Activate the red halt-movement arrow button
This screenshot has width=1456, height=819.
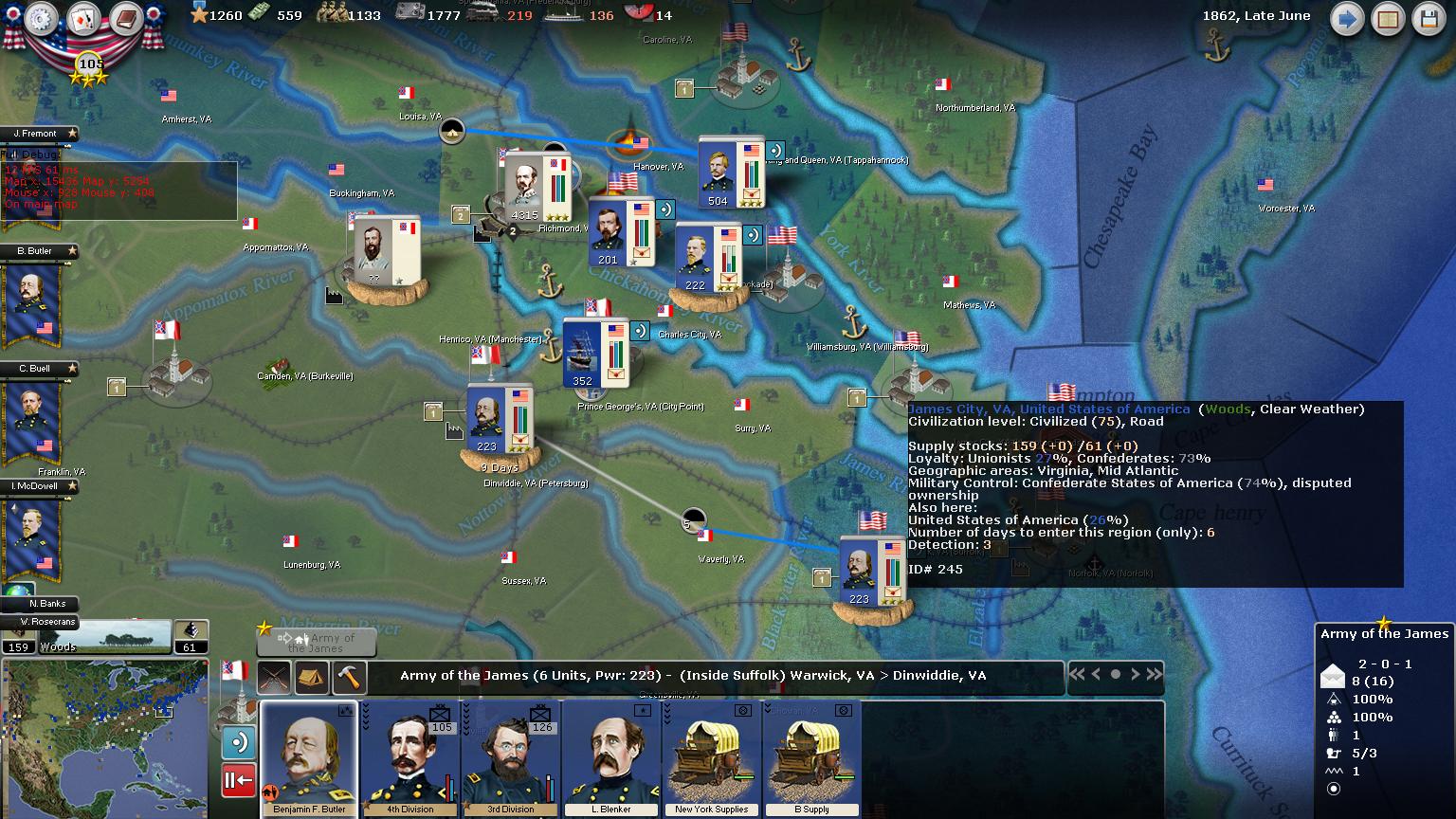coord(239,780)
